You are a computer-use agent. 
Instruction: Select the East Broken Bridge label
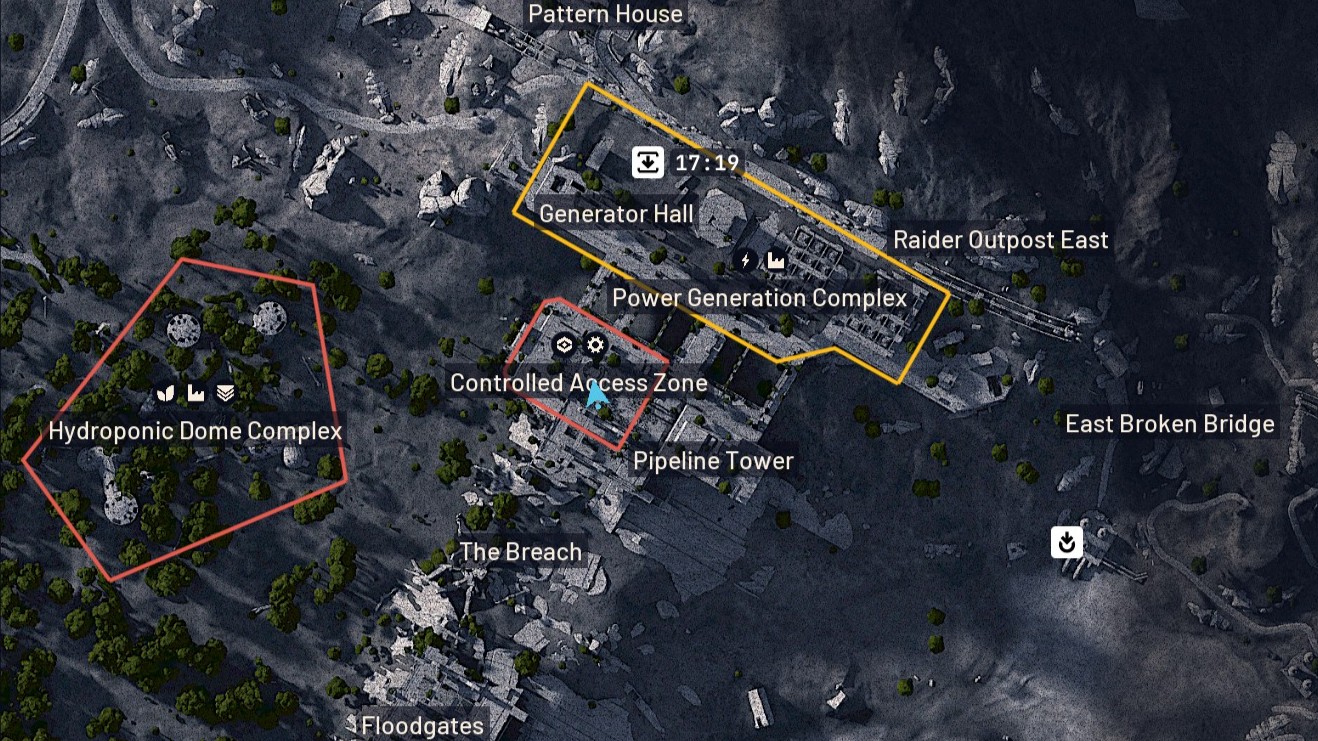(1168, 423)
